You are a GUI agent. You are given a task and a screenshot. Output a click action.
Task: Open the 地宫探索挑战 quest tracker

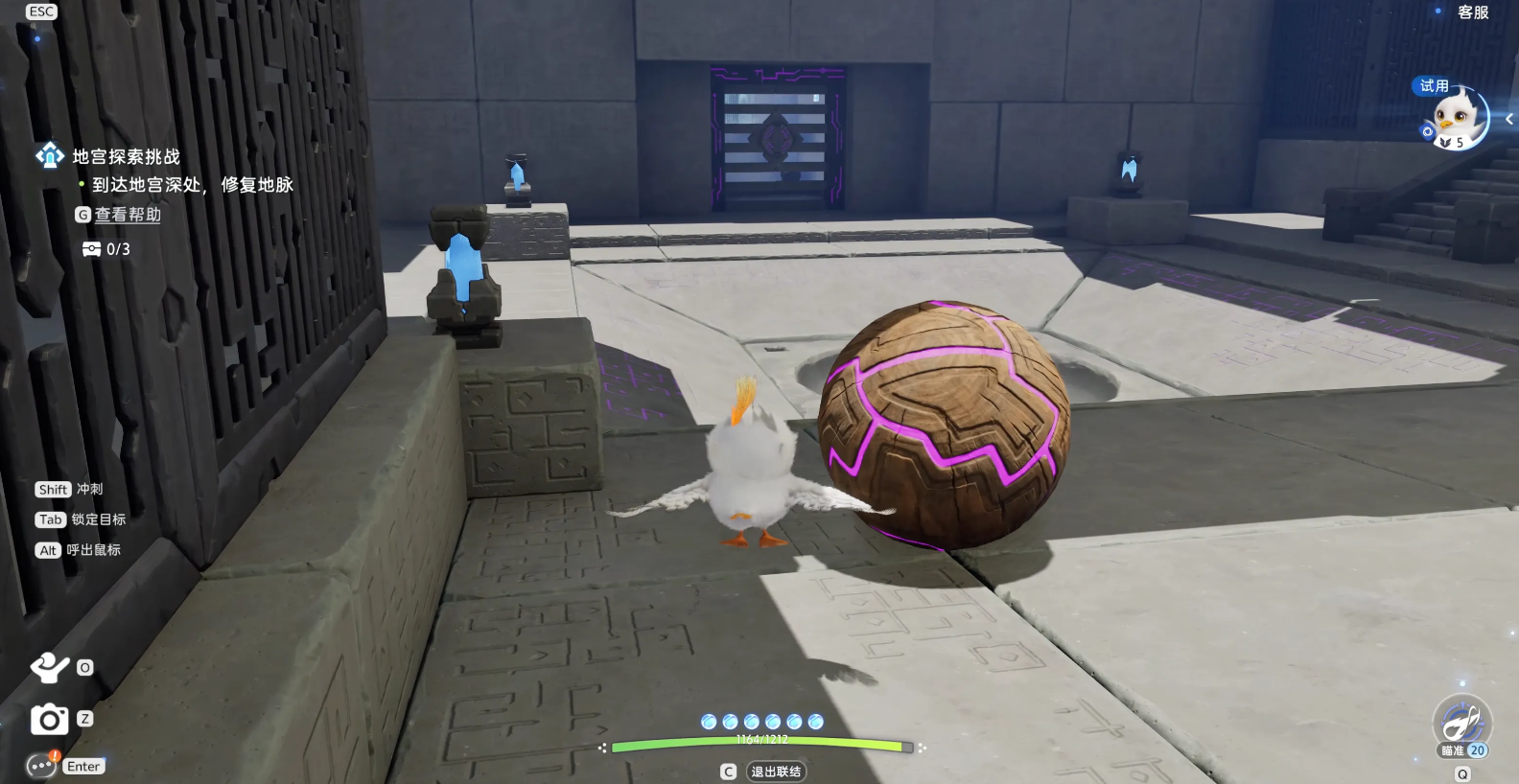(126, 156)
